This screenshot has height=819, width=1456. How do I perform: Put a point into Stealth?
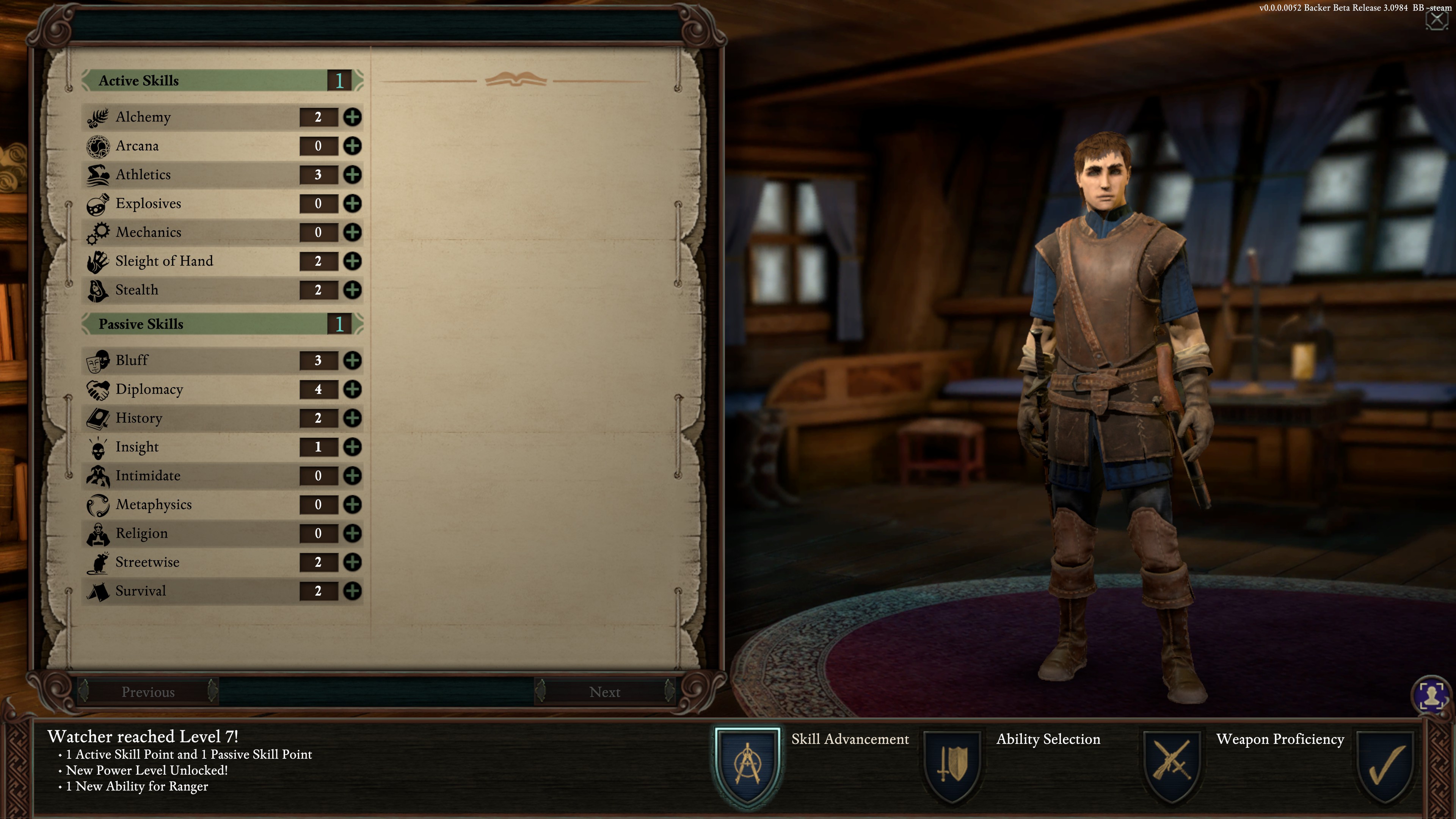point(352,290)
